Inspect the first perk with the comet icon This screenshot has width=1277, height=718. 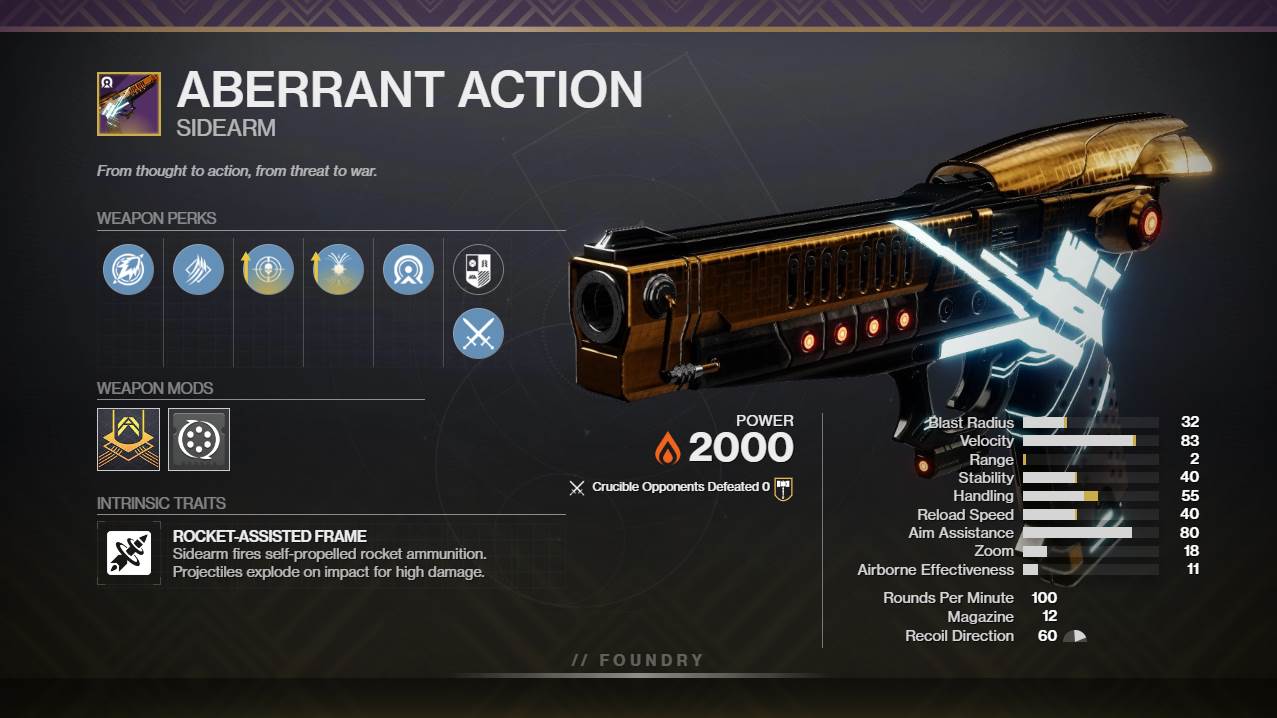click(x=128, y=270)
